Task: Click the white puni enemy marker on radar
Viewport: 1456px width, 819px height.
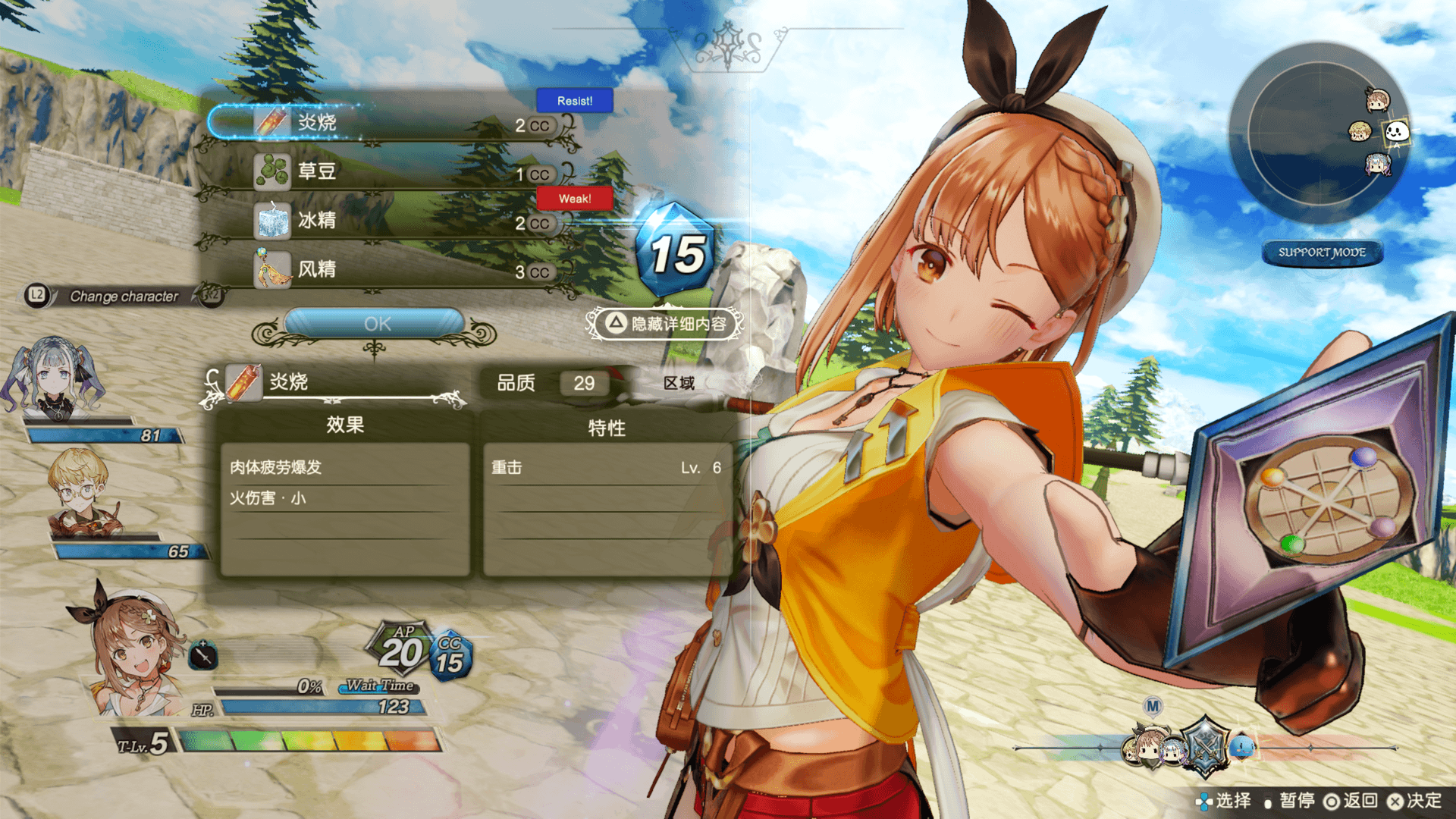Action: pos(1396,132)
